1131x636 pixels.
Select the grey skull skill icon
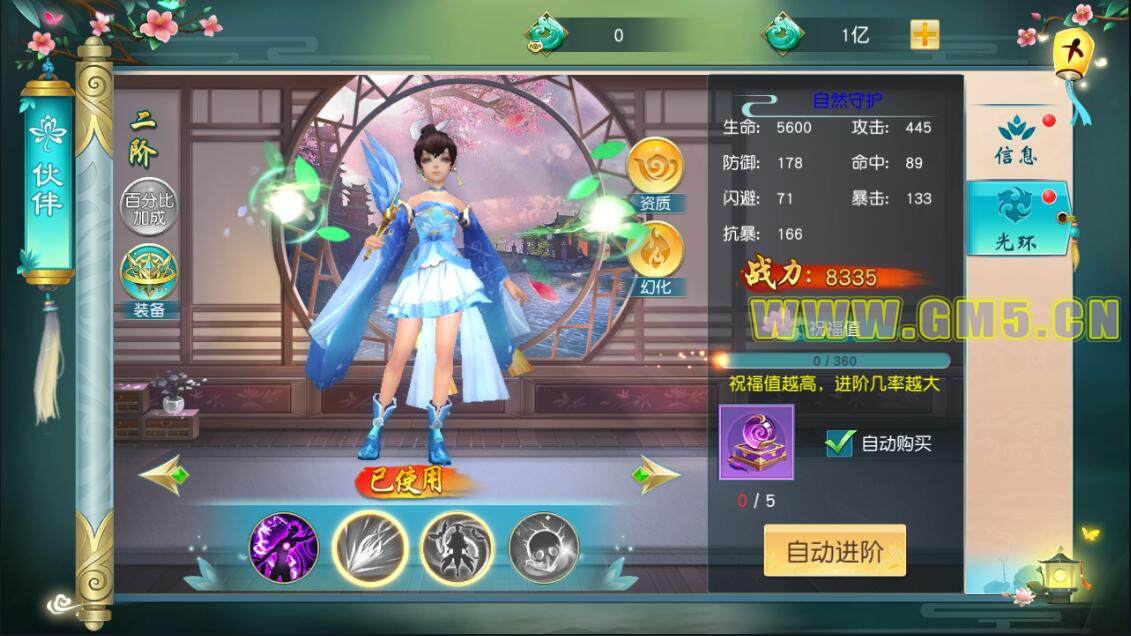pyautogui.click(x=544, y=548)
